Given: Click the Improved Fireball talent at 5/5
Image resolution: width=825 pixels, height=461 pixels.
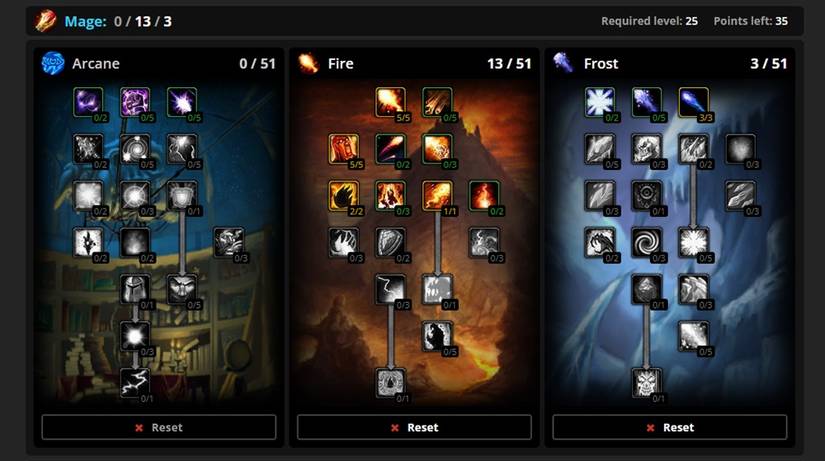Looking at the screenshot, I should click(x=391, y=102).
